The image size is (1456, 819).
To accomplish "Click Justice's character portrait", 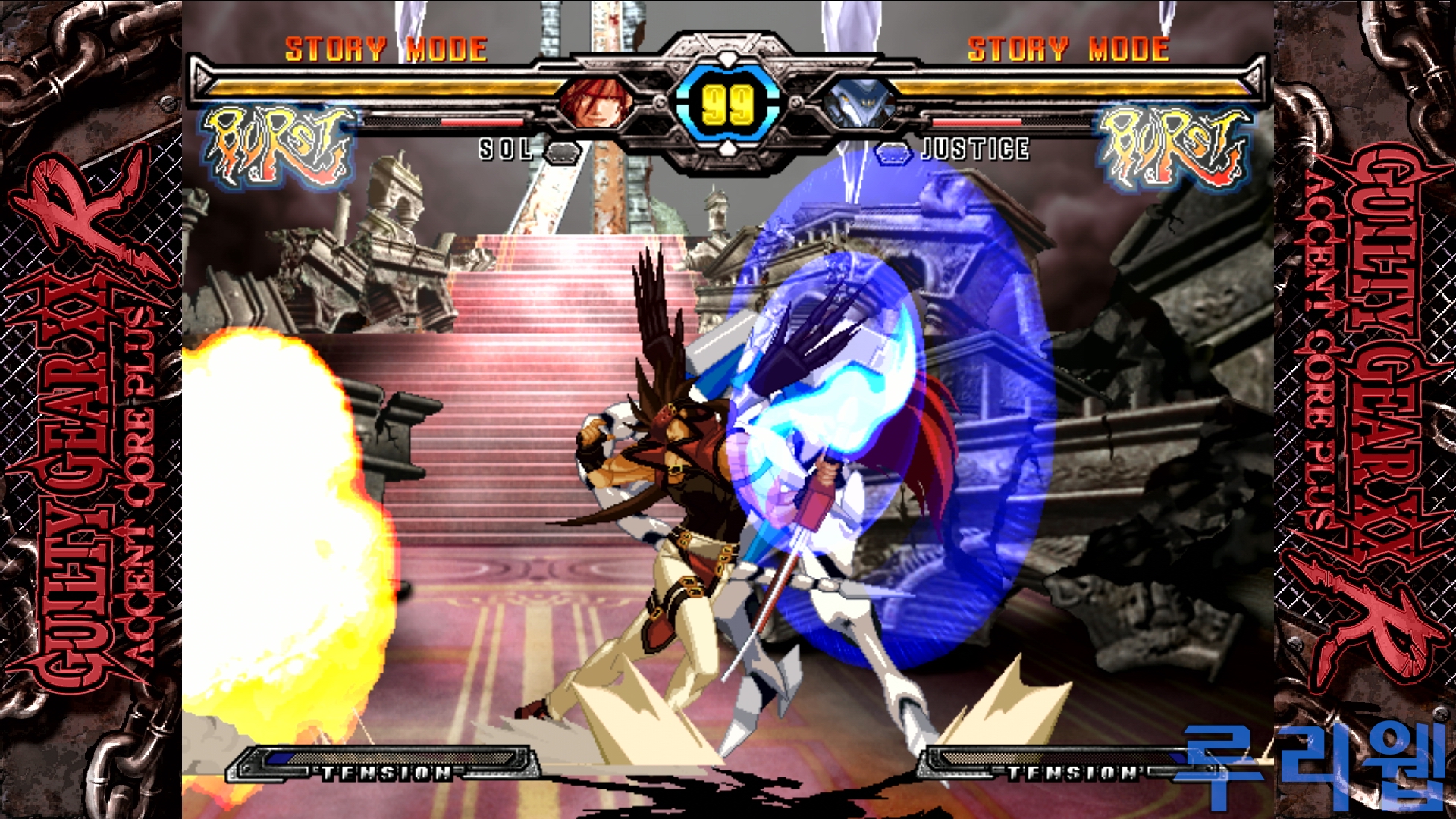I will (x=858, y=104).
